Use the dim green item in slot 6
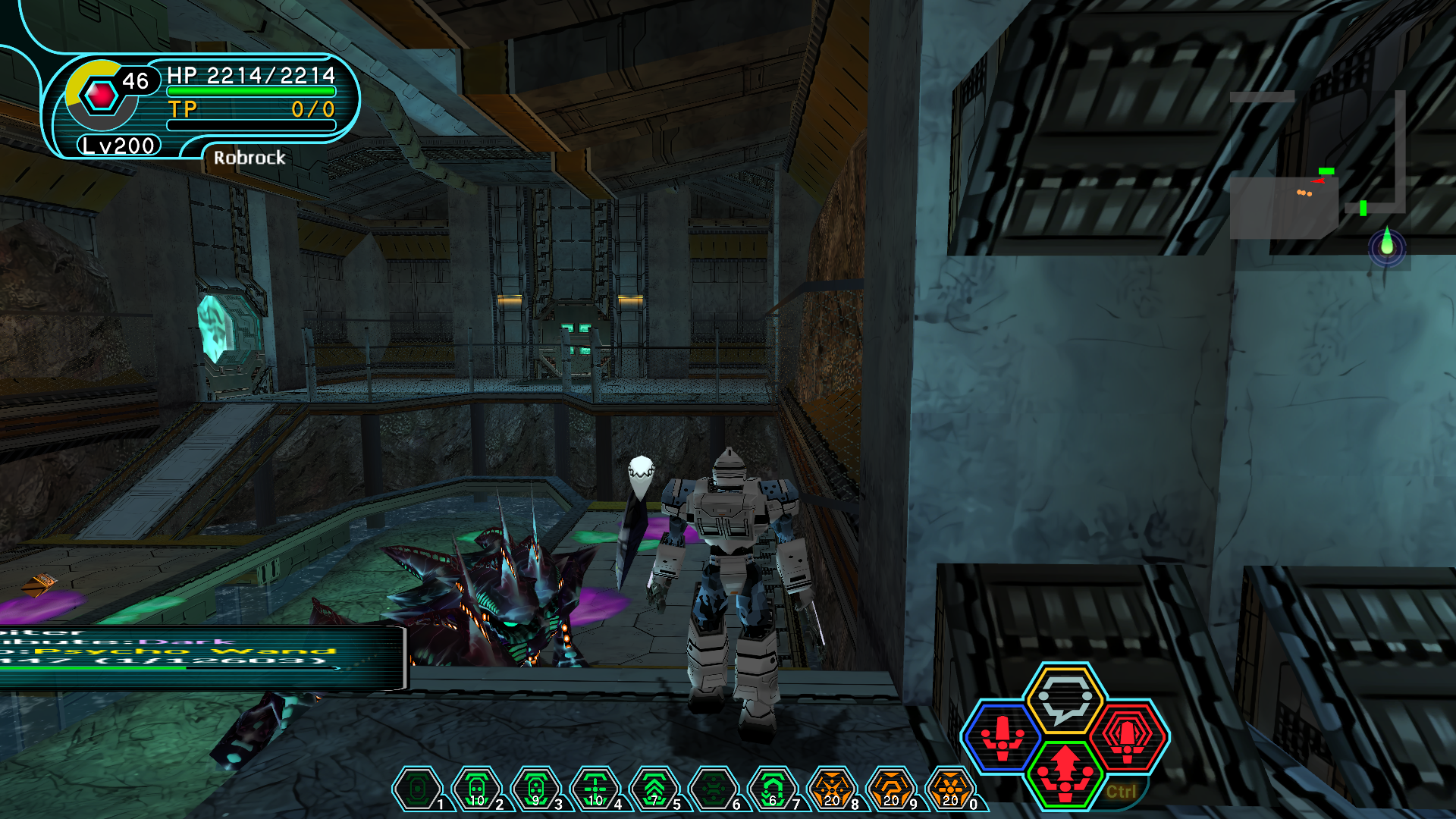The image size is (1456, 819). [x=713, y=790]
